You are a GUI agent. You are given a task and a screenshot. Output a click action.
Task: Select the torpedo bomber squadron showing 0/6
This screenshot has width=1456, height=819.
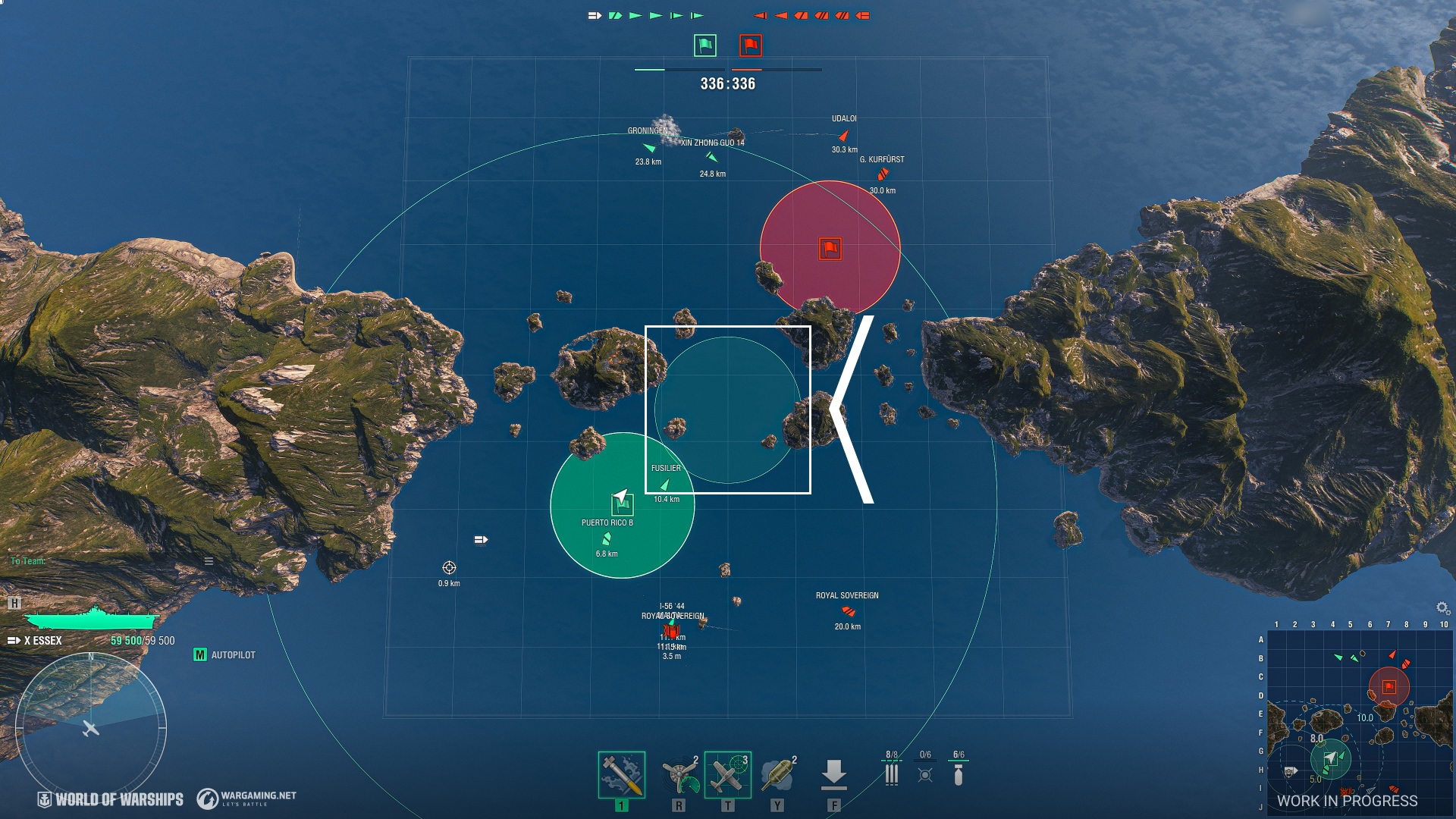click(927, 773)
